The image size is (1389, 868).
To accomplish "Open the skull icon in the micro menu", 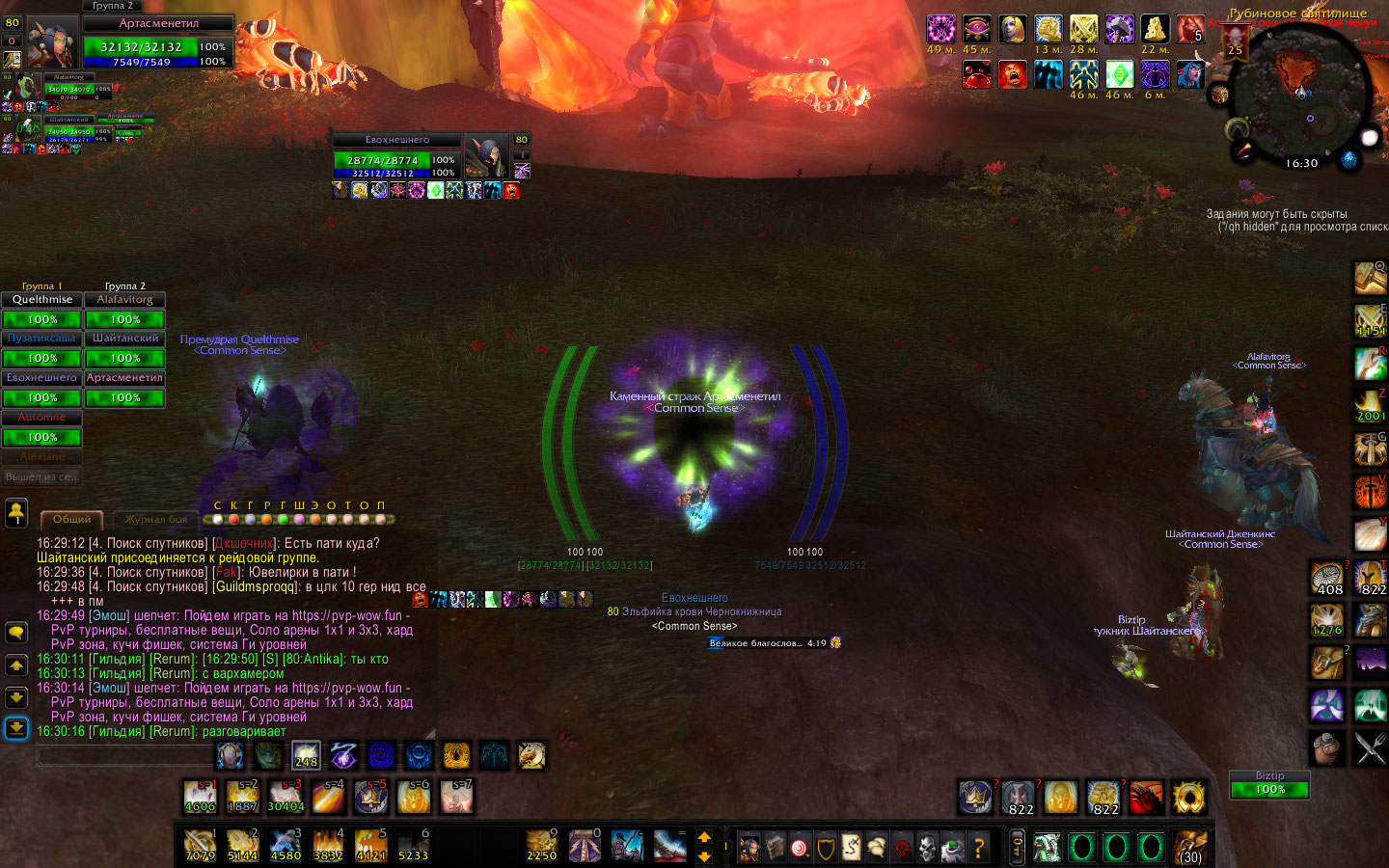I will (x=926, y=848).
